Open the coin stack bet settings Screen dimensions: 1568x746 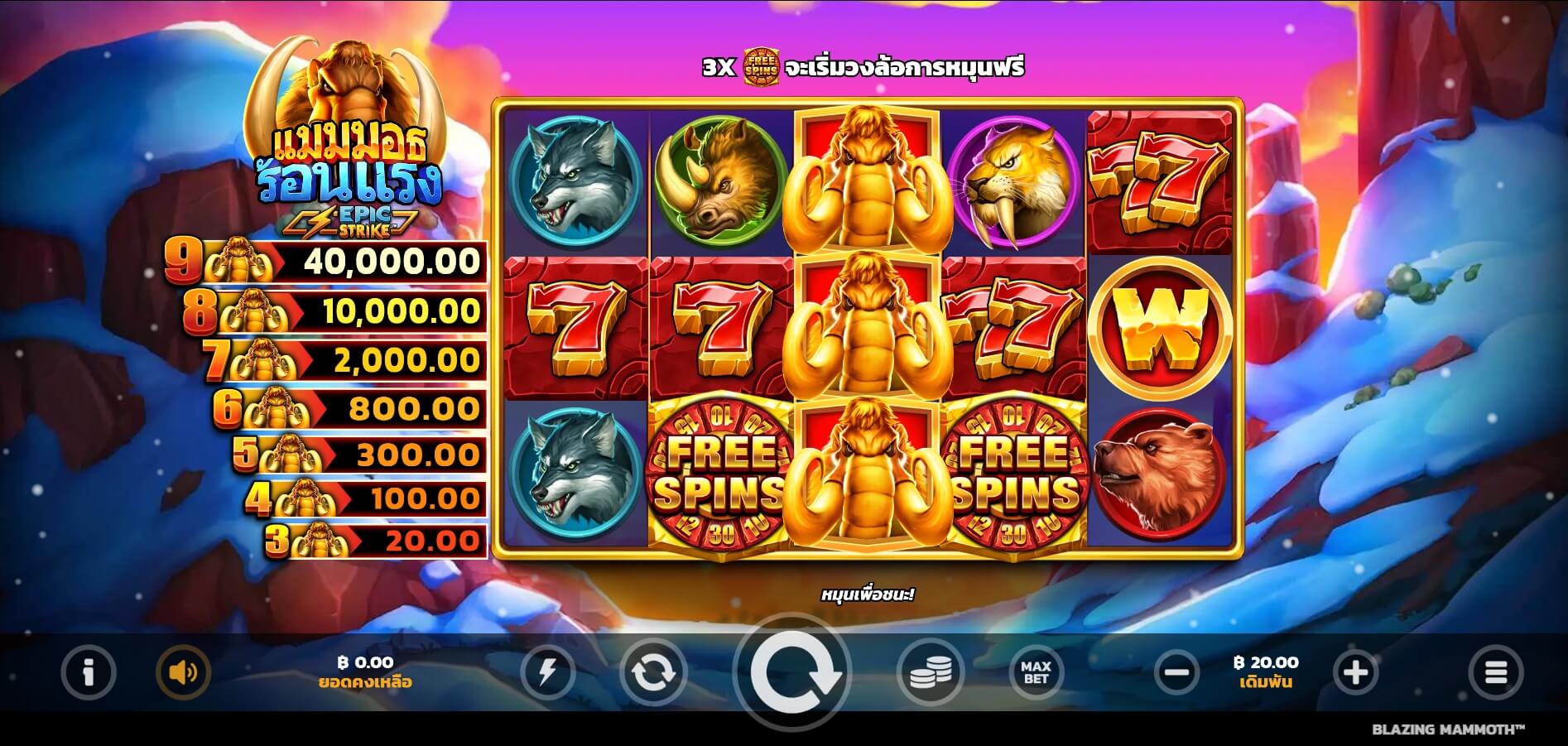click(931, 672)
